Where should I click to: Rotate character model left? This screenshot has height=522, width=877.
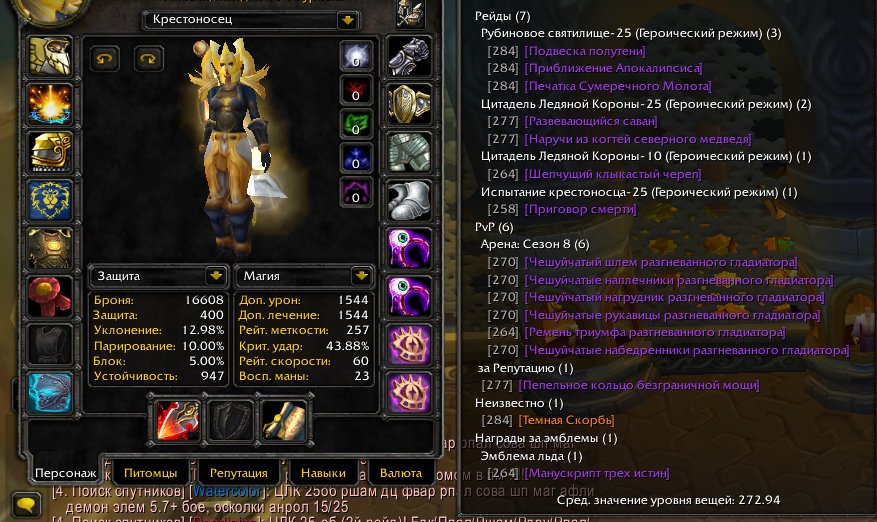pos(104,59)
